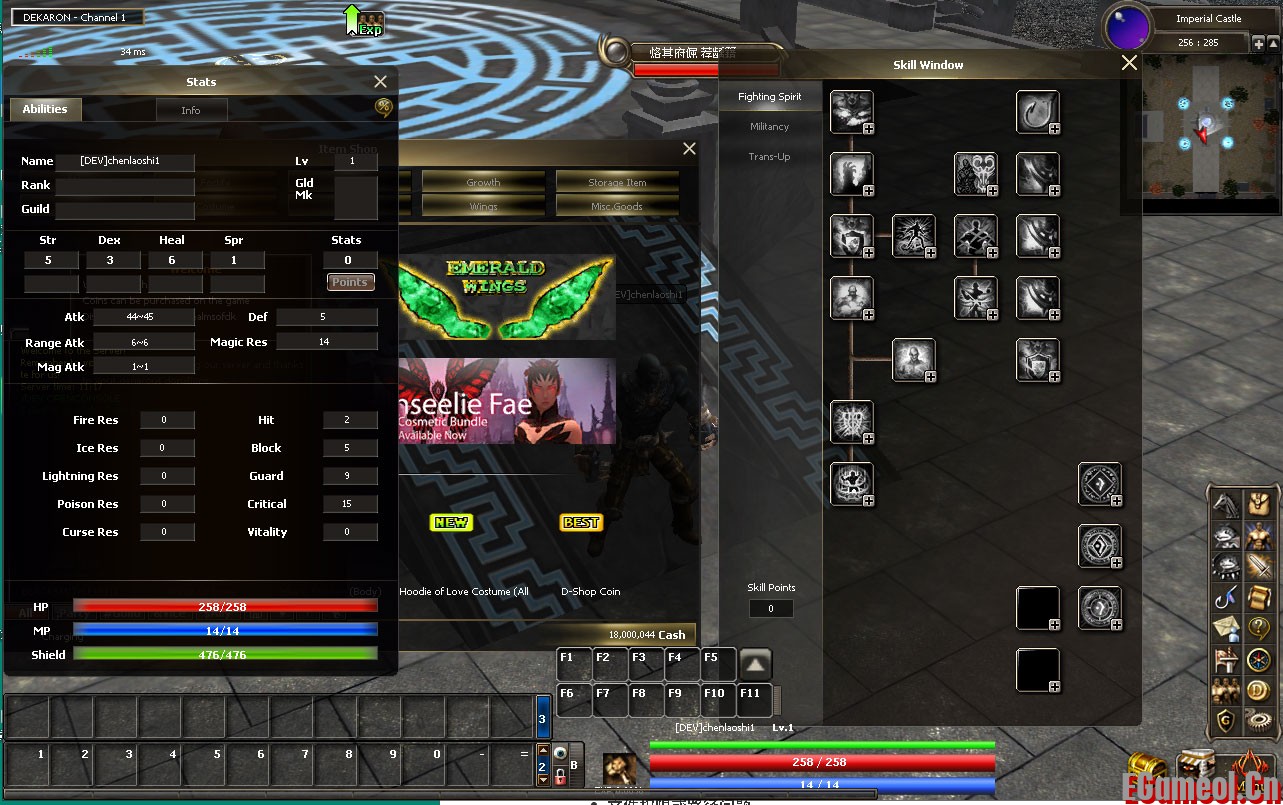Close the Stats window

pos(380,82)
